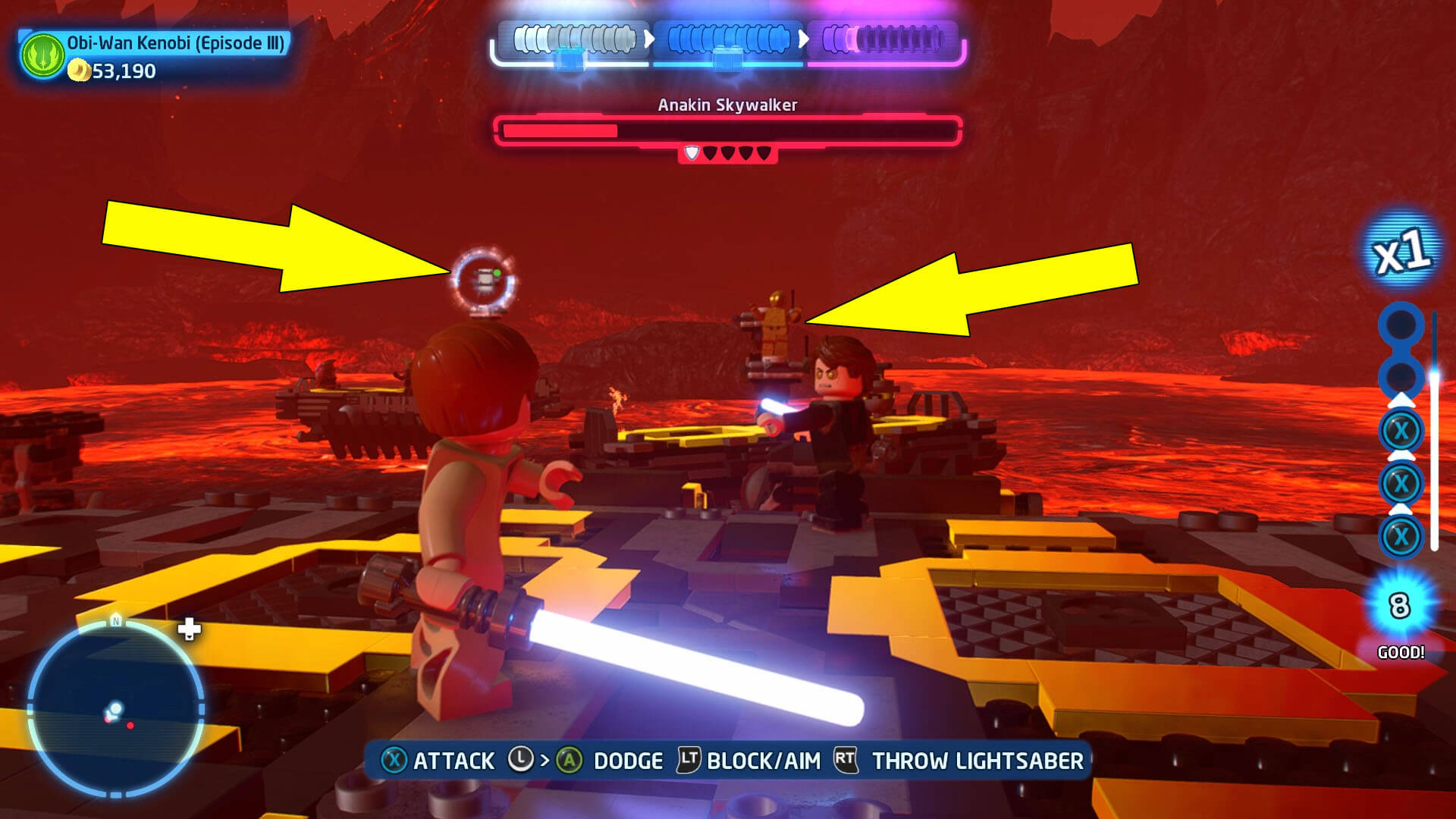This screenshot has height=819, width=1456.
Task: Click the white plus icon beside the minimap
Action: (189, 629)
